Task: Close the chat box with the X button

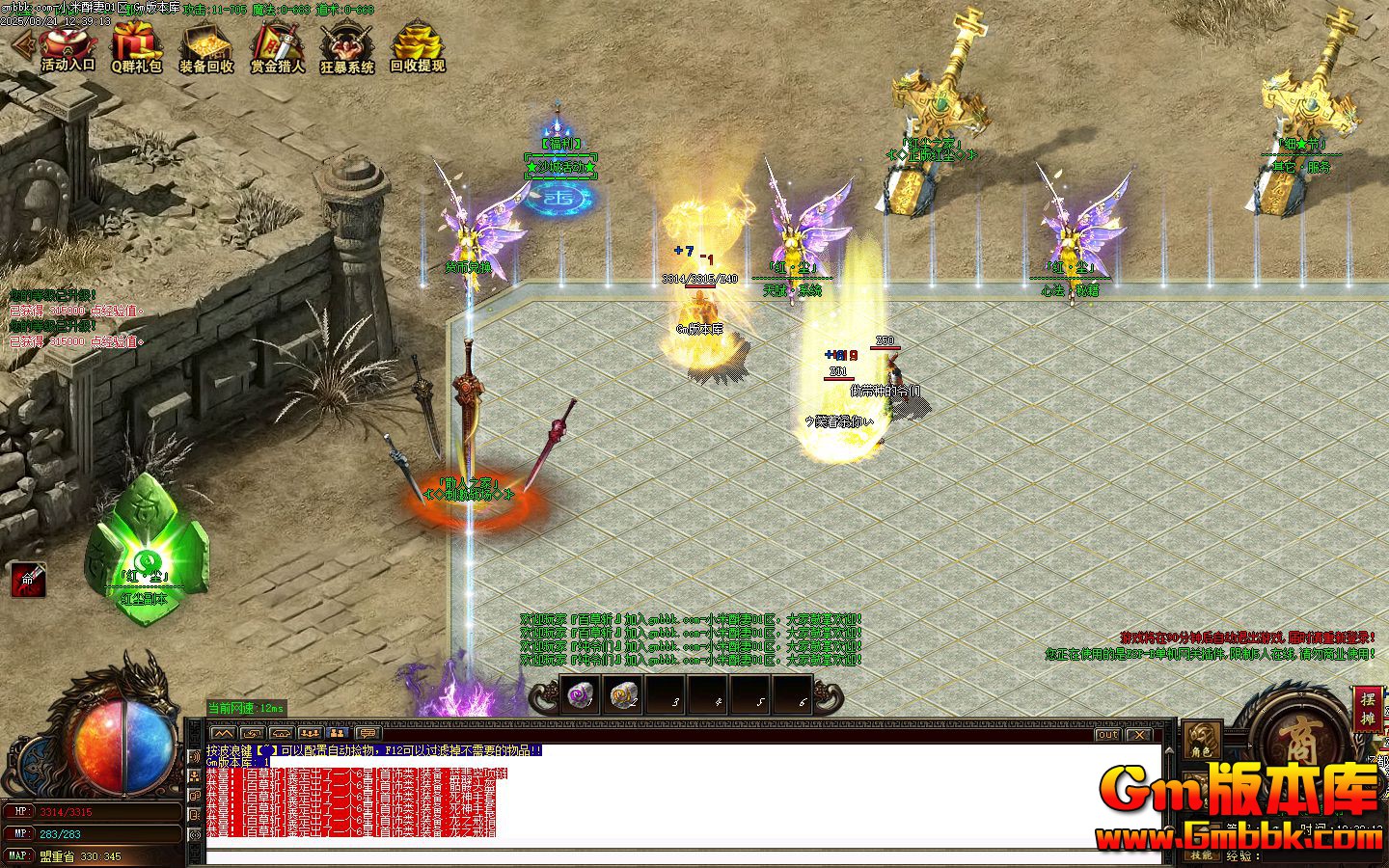Action: pos(1139,735)
